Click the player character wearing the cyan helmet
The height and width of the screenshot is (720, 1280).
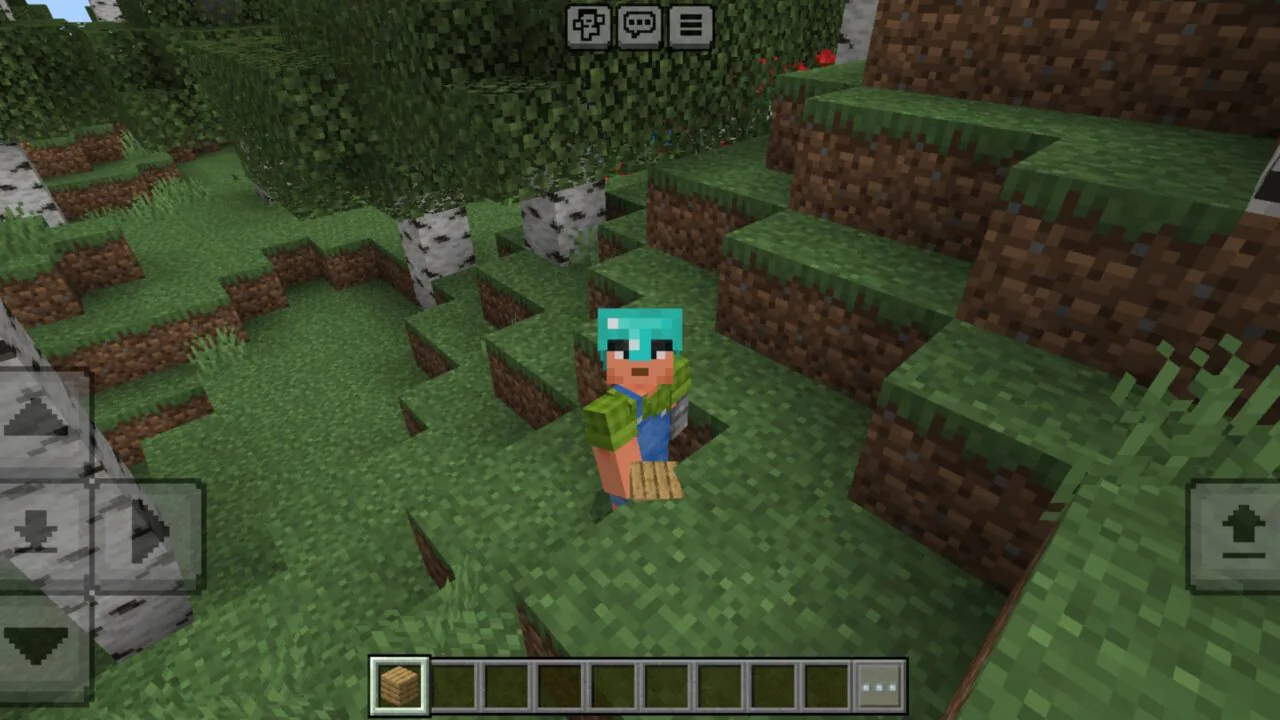(x=640, y=400)
